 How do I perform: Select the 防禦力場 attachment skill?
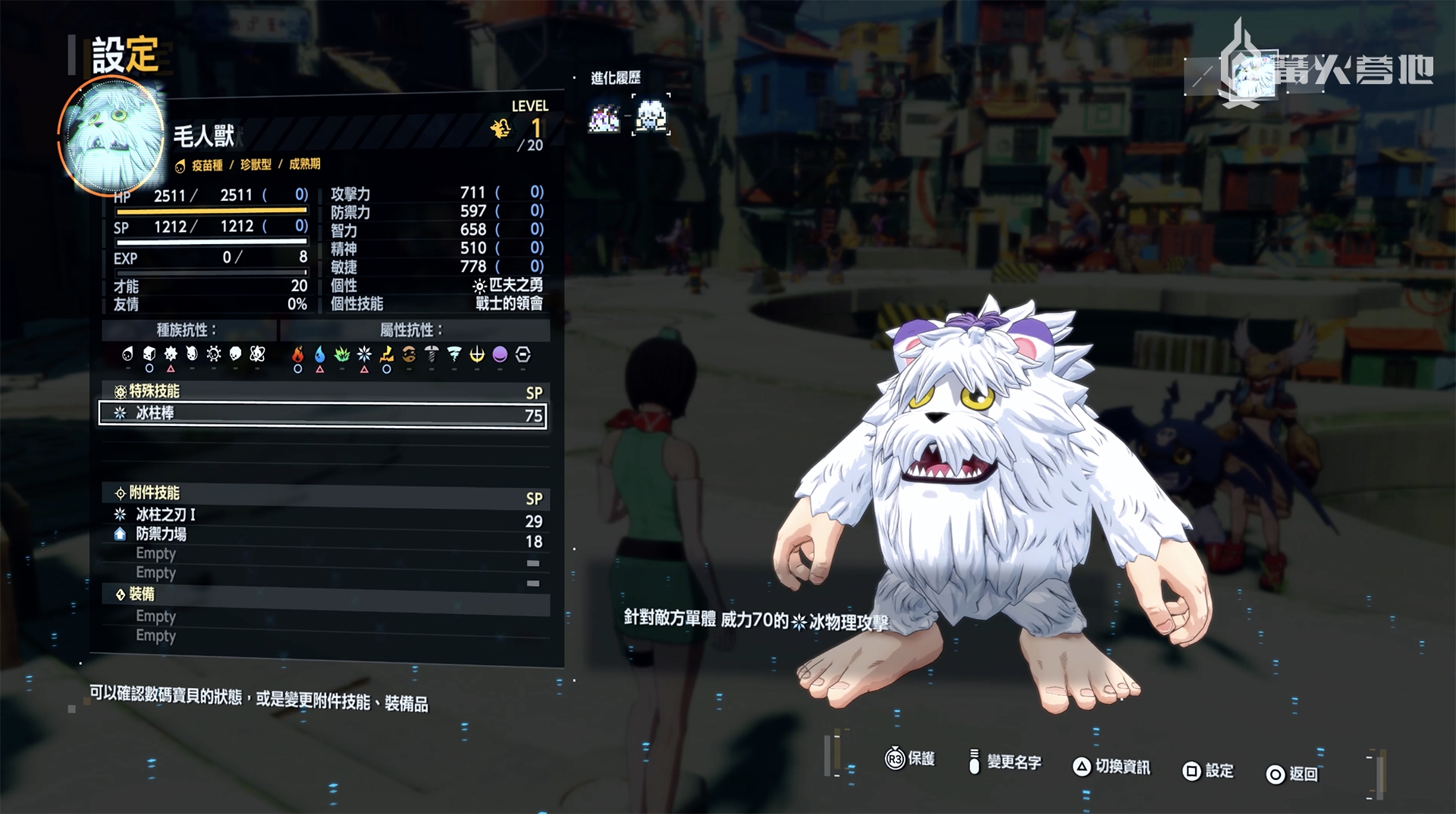tap(161, 534)
